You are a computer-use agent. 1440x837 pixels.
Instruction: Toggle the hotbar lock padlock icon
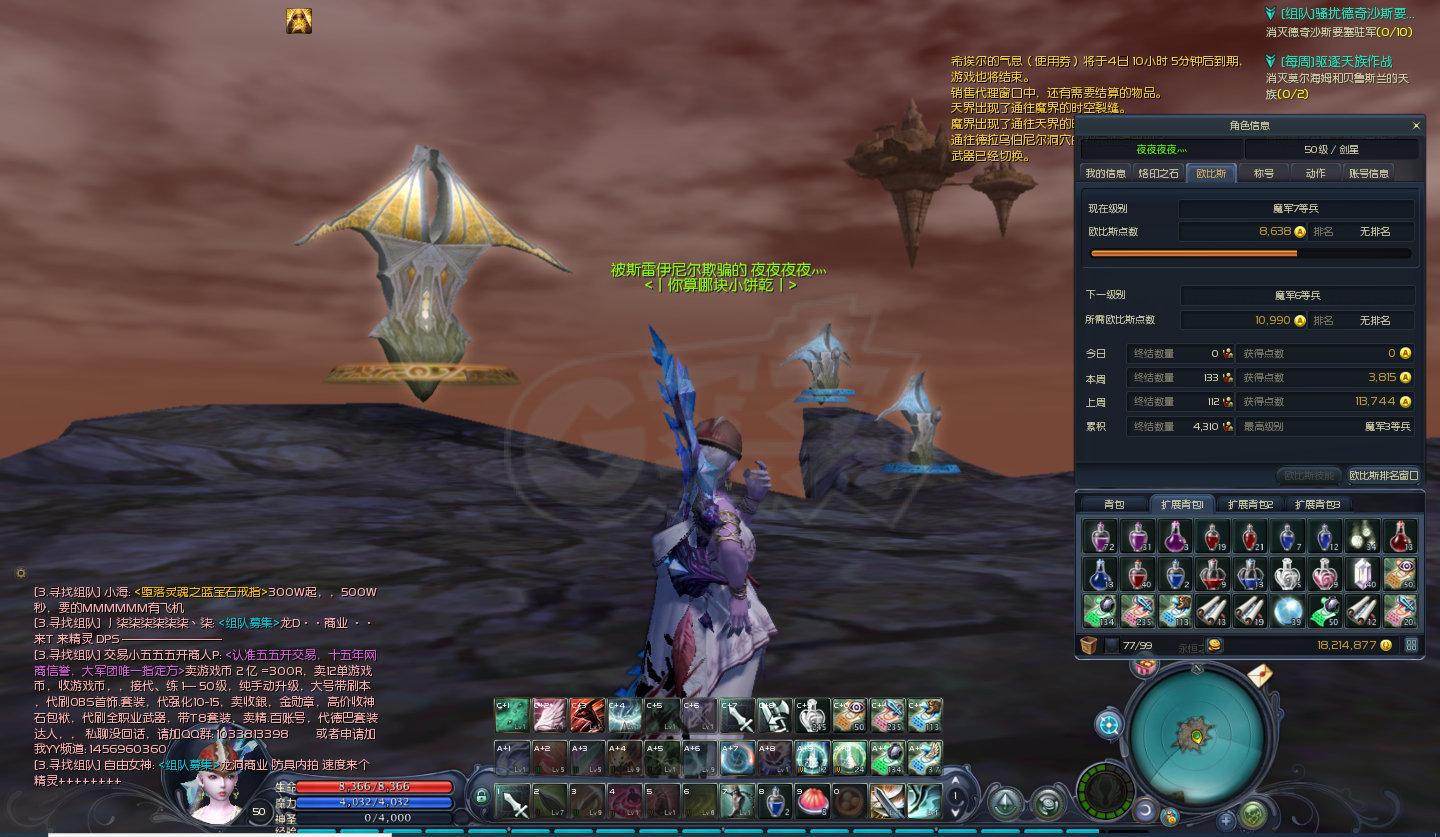(x=481, y=796)
